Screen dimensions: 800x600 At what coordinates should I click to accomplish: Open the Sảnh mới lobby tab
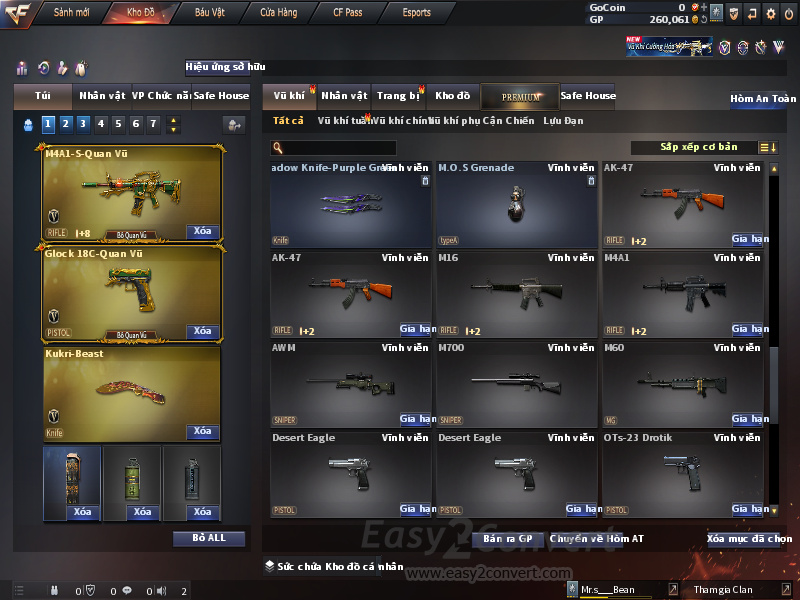click(x=72, y=13)
